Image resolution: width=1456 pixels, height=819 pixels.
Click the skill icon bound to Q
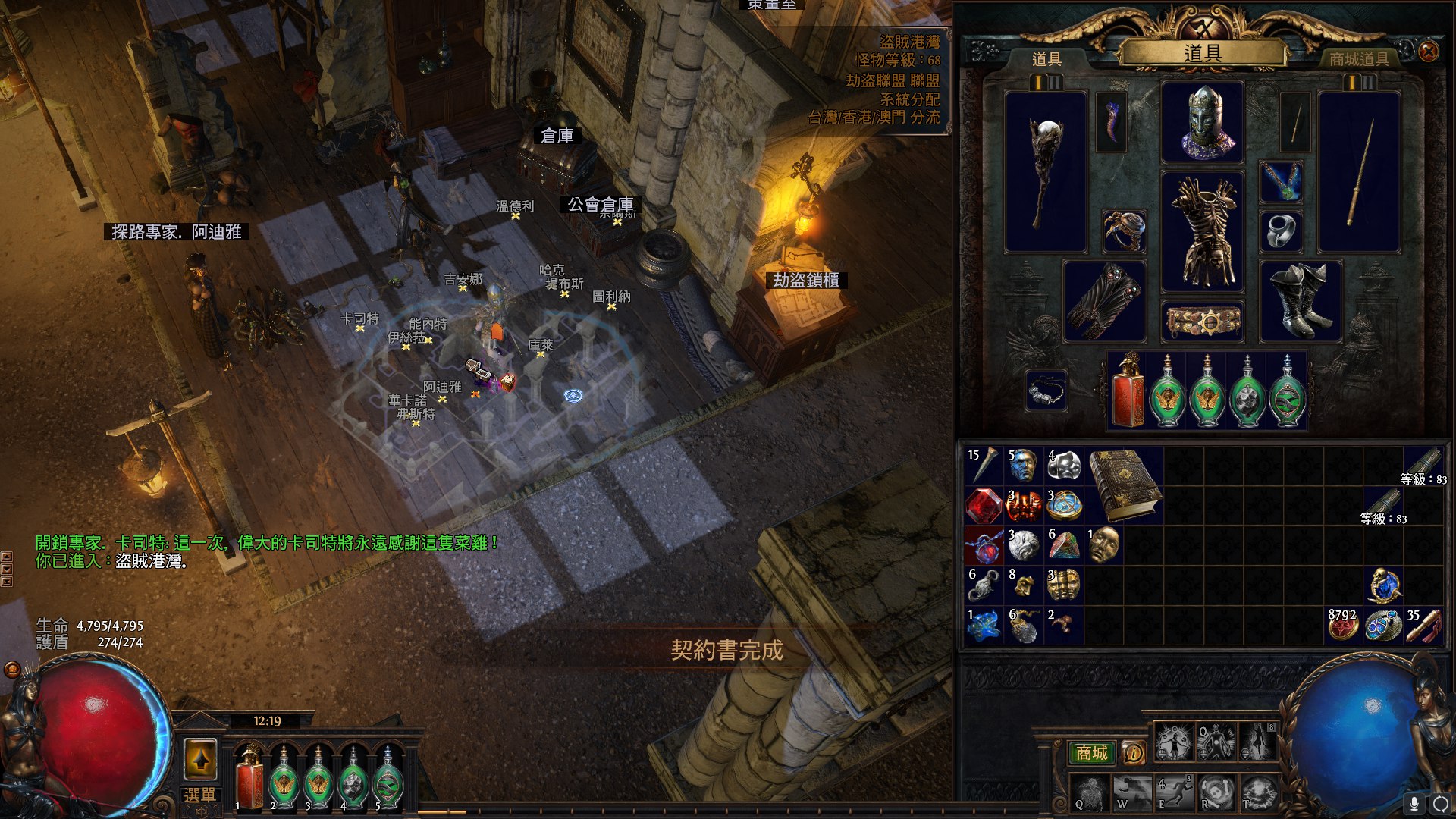(1090, 792)
